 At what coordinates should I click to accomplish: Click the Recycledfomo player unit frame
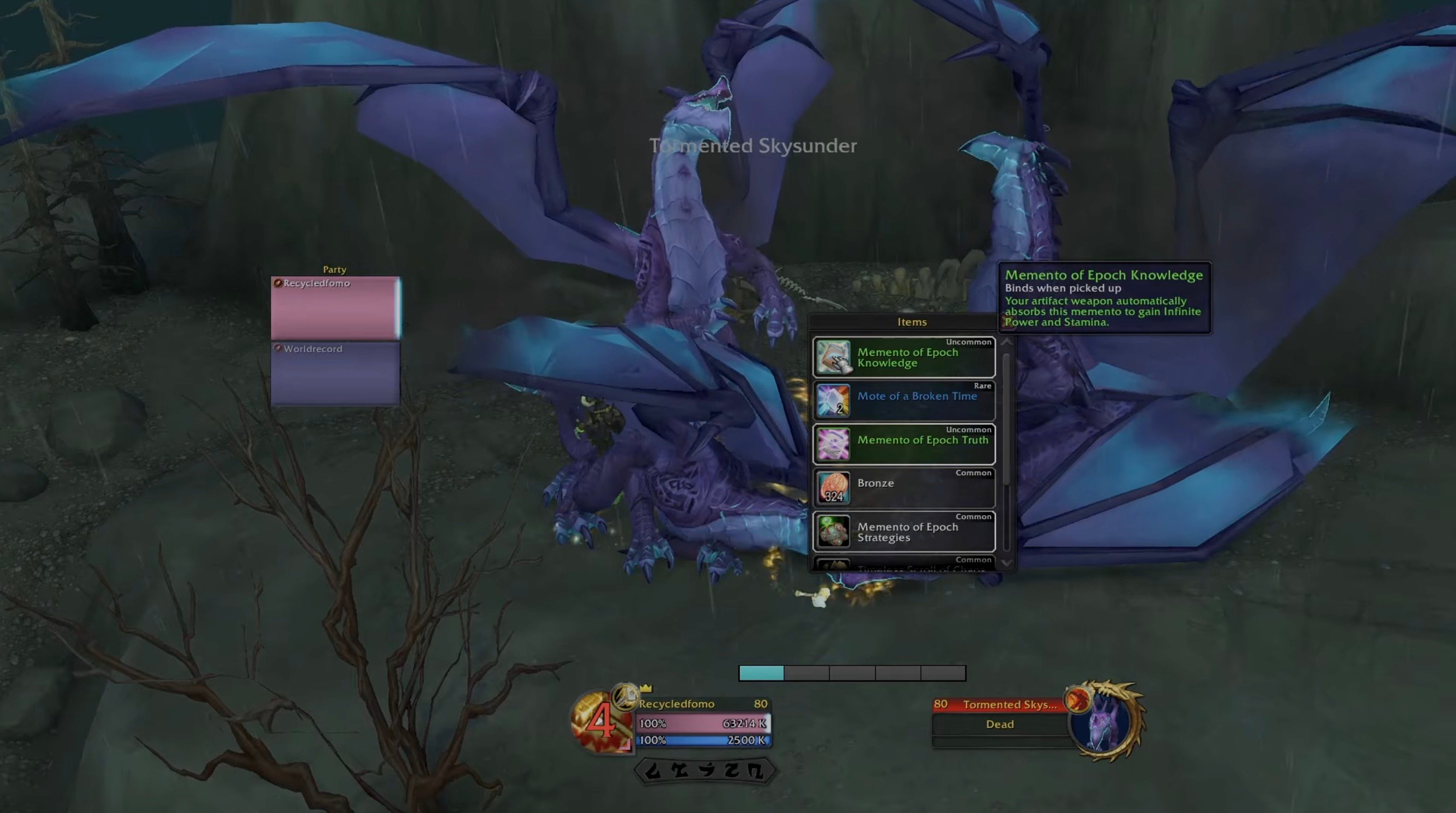[x=702, y=723]
